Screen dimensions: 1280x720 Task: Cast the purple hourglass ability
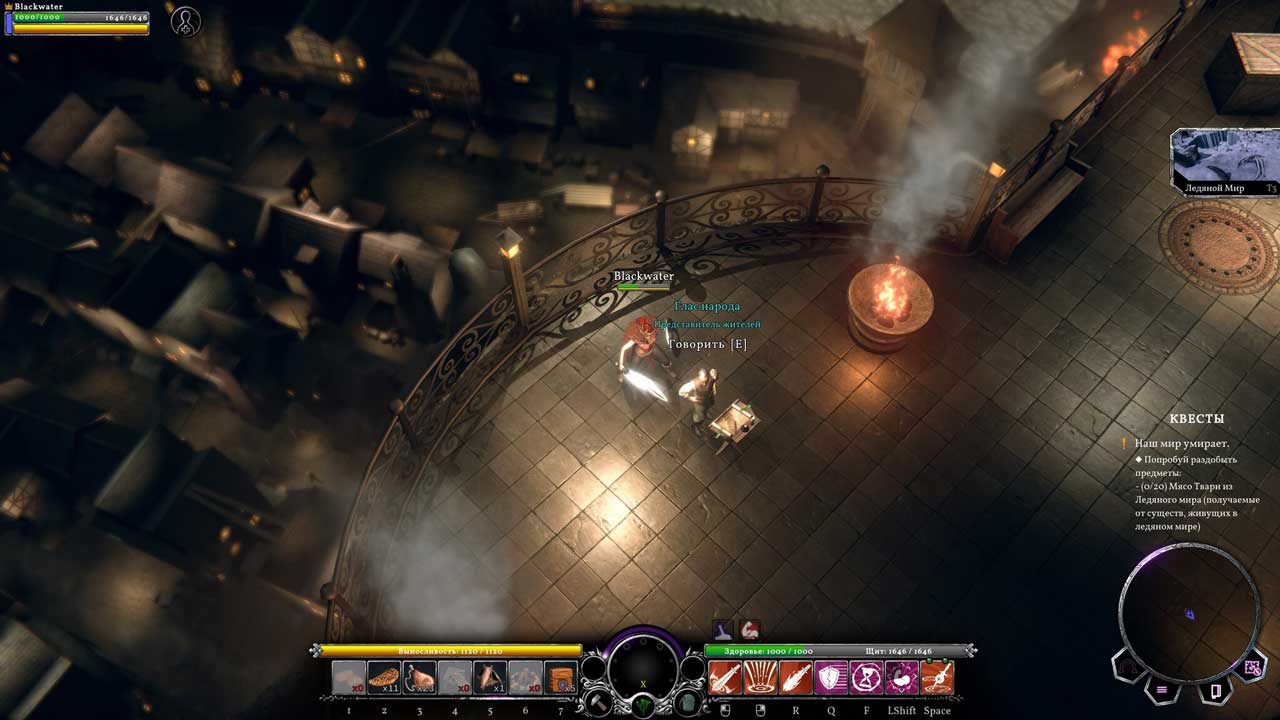tap(866, 678)
